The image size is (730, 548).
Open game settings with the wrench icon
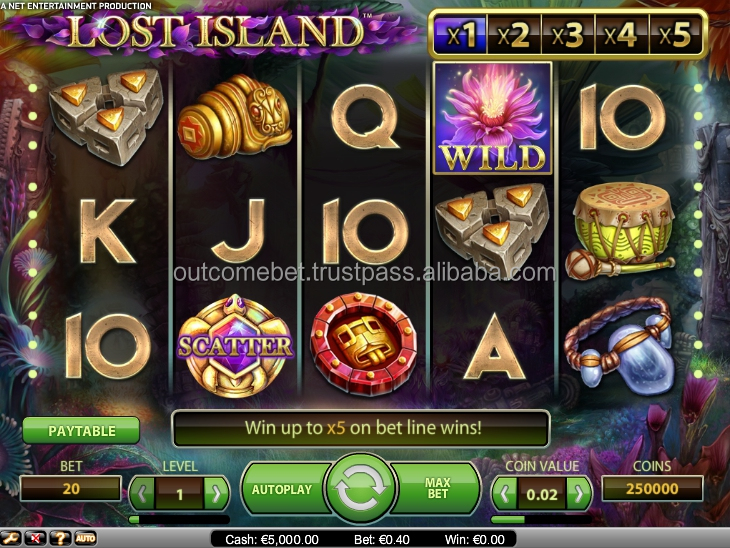13,539
